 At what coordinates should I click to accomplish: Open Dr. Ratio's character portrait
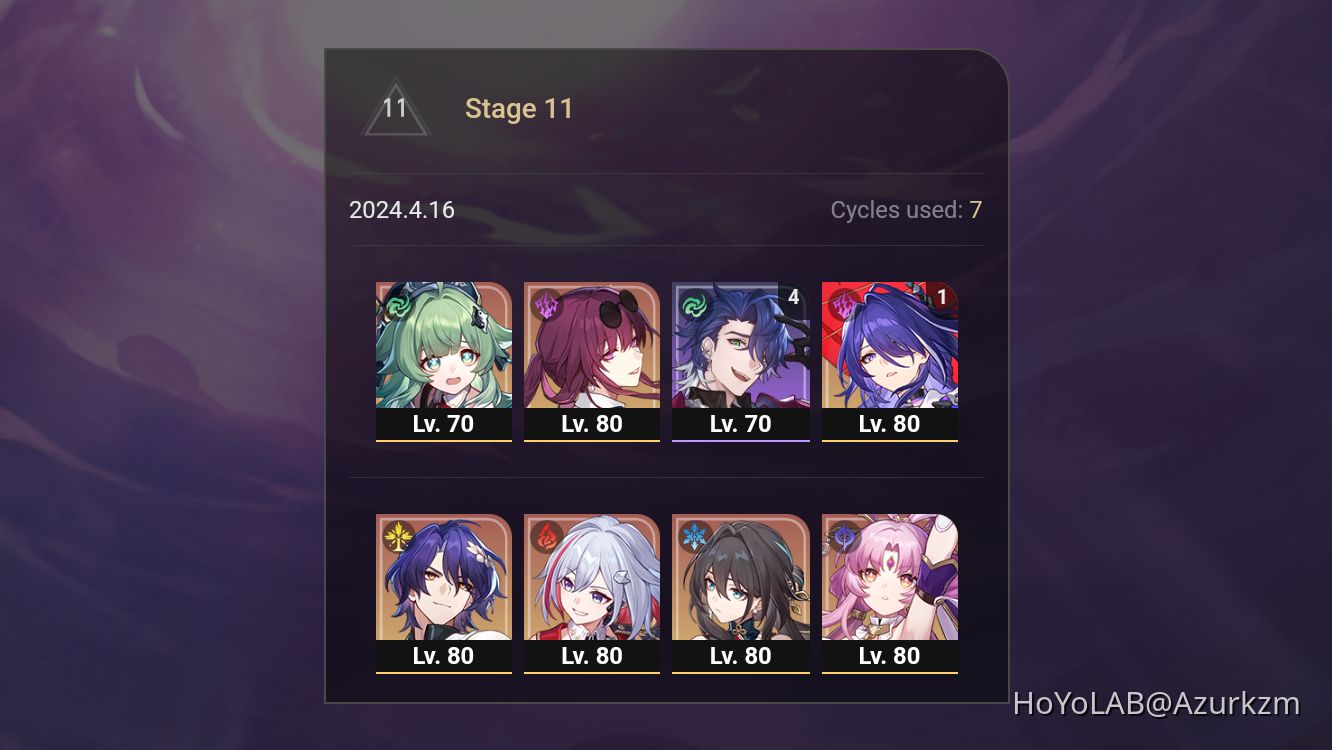point(444,583)
